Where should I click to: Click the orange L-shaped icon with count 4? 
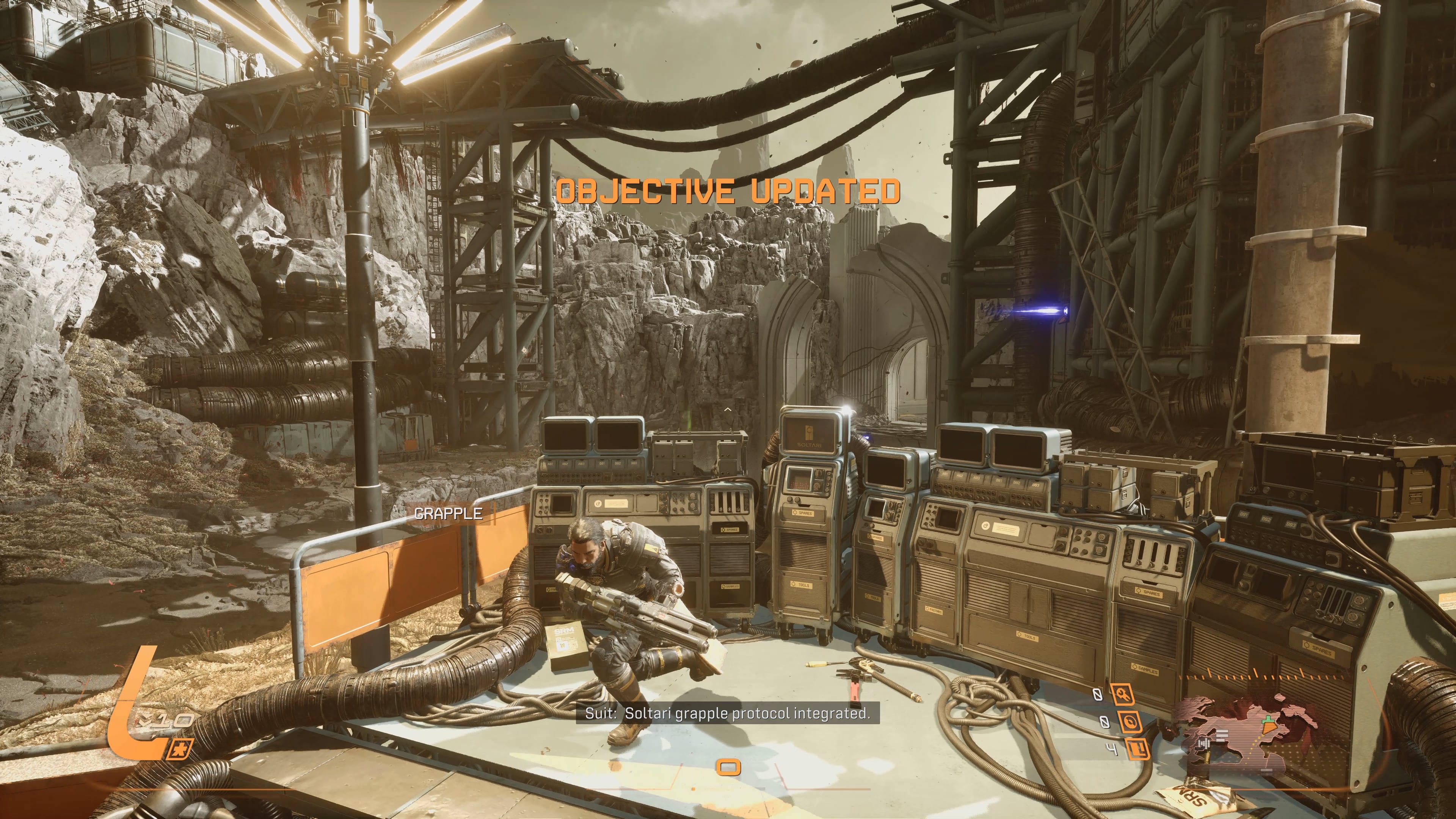tap(1138, 750)
